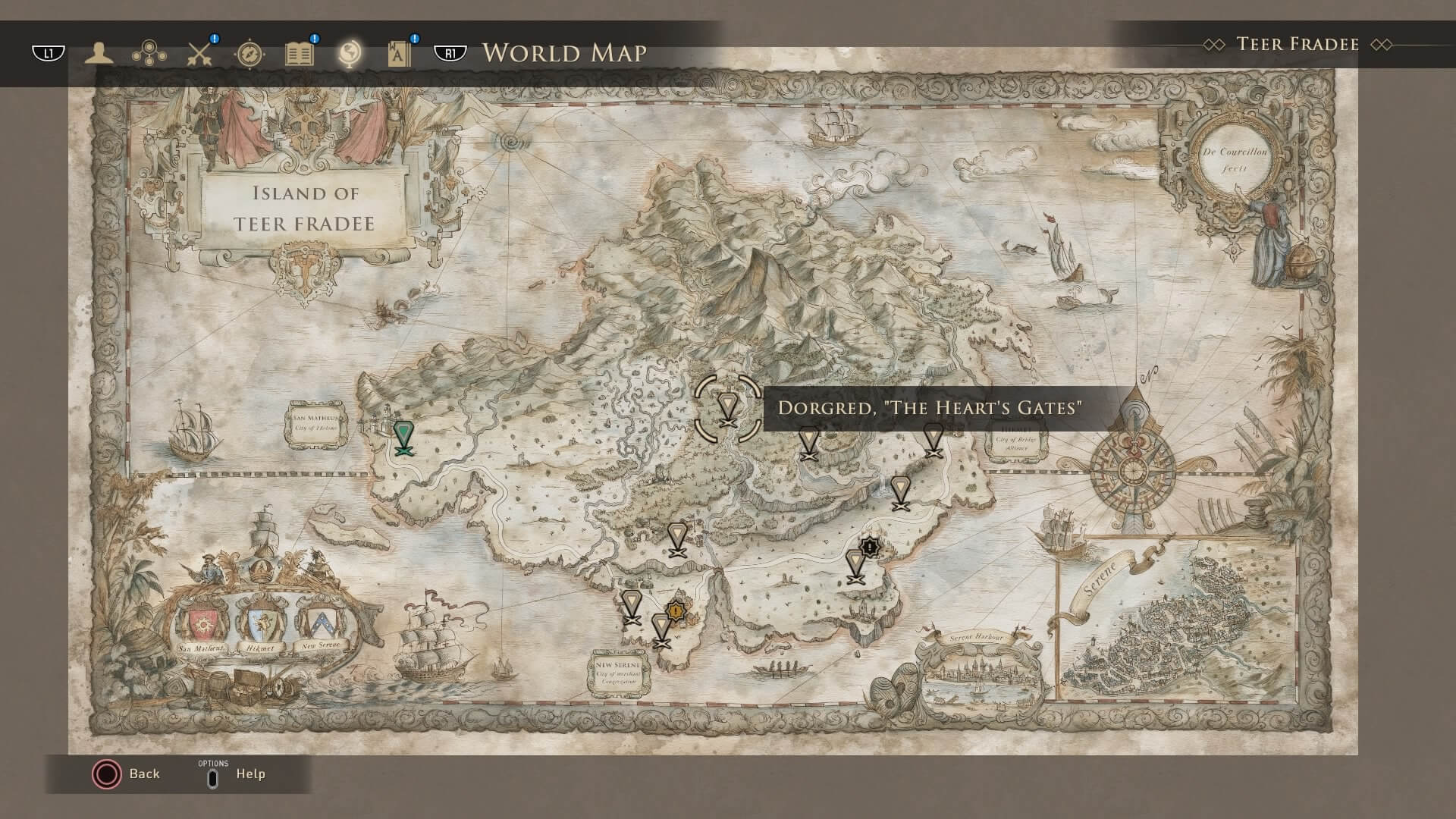Screen dimensions: 1456x819
Task: Open the crossed swords tab
Action: coord(199,54)
